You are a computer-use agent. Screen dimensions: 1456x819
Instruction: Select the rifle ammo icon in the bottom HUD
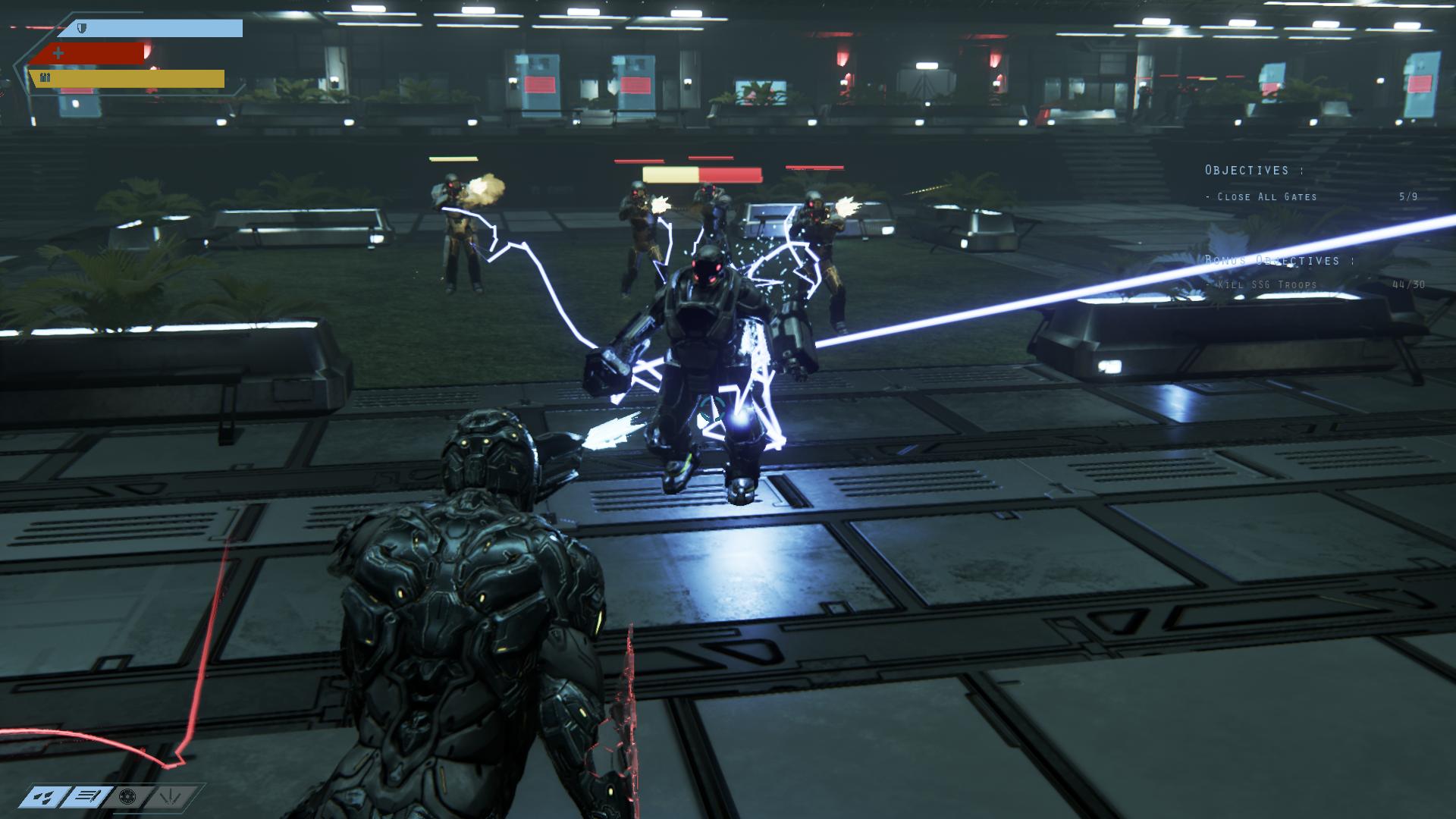point(86,796)
